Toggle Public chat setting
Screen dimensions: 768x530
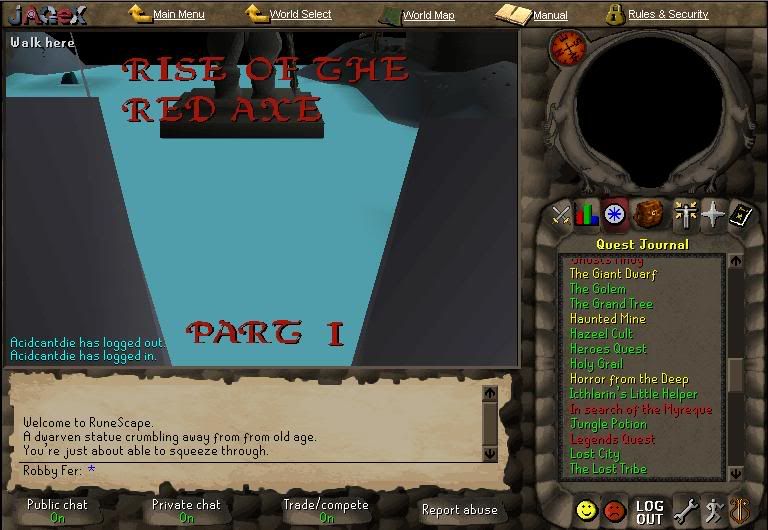click(x=57, y=510)
